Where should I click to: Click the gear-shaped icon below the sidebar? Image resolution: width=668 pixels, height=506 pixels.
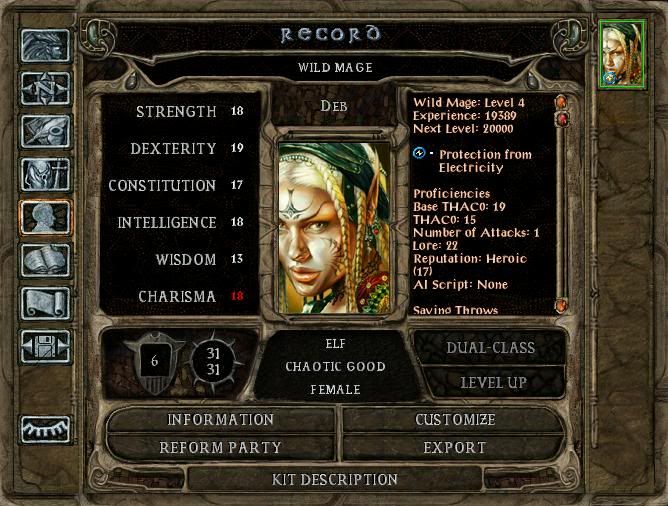[45, 428]
